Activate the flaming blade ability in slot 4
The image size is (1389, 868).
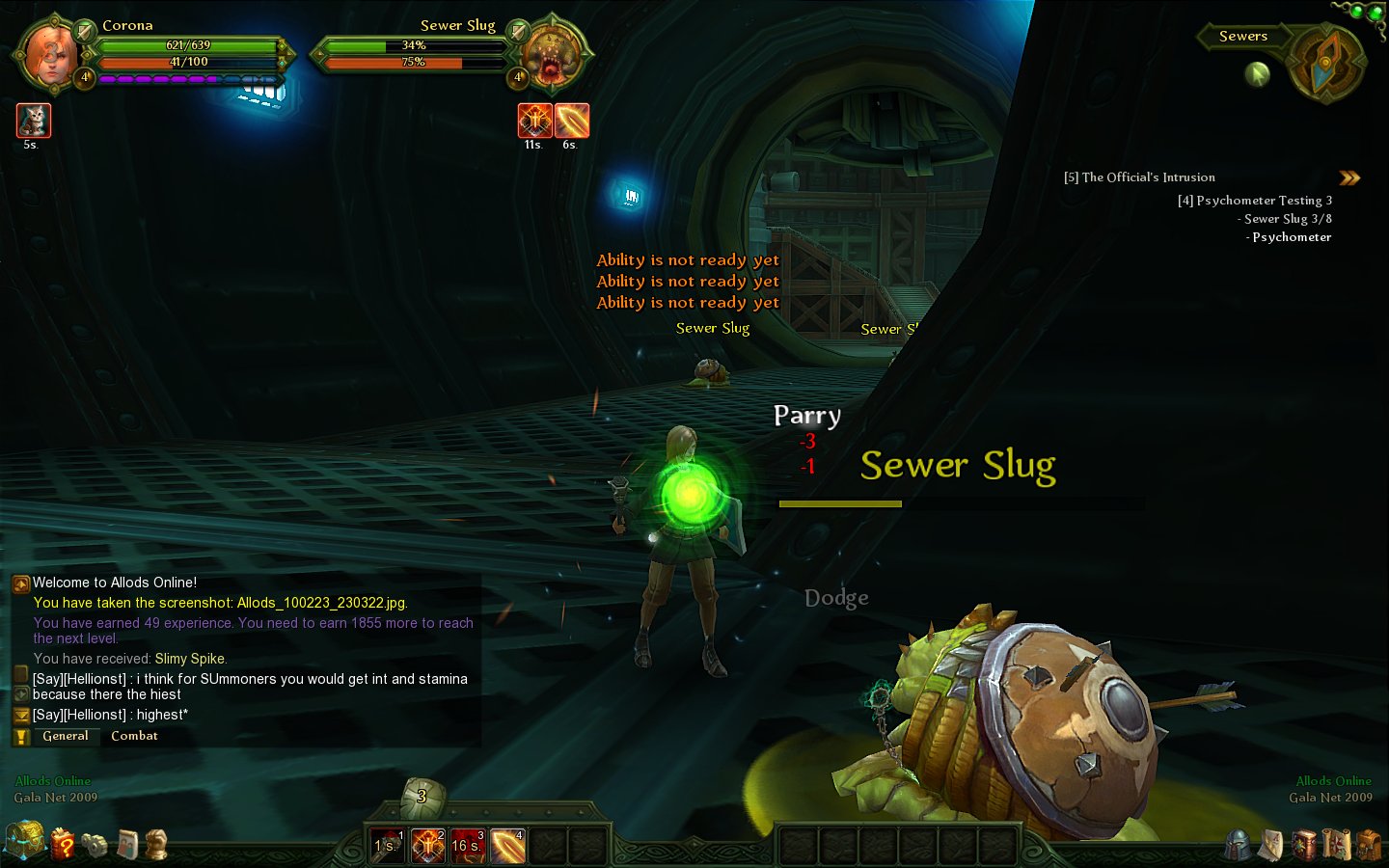(508, 846)
